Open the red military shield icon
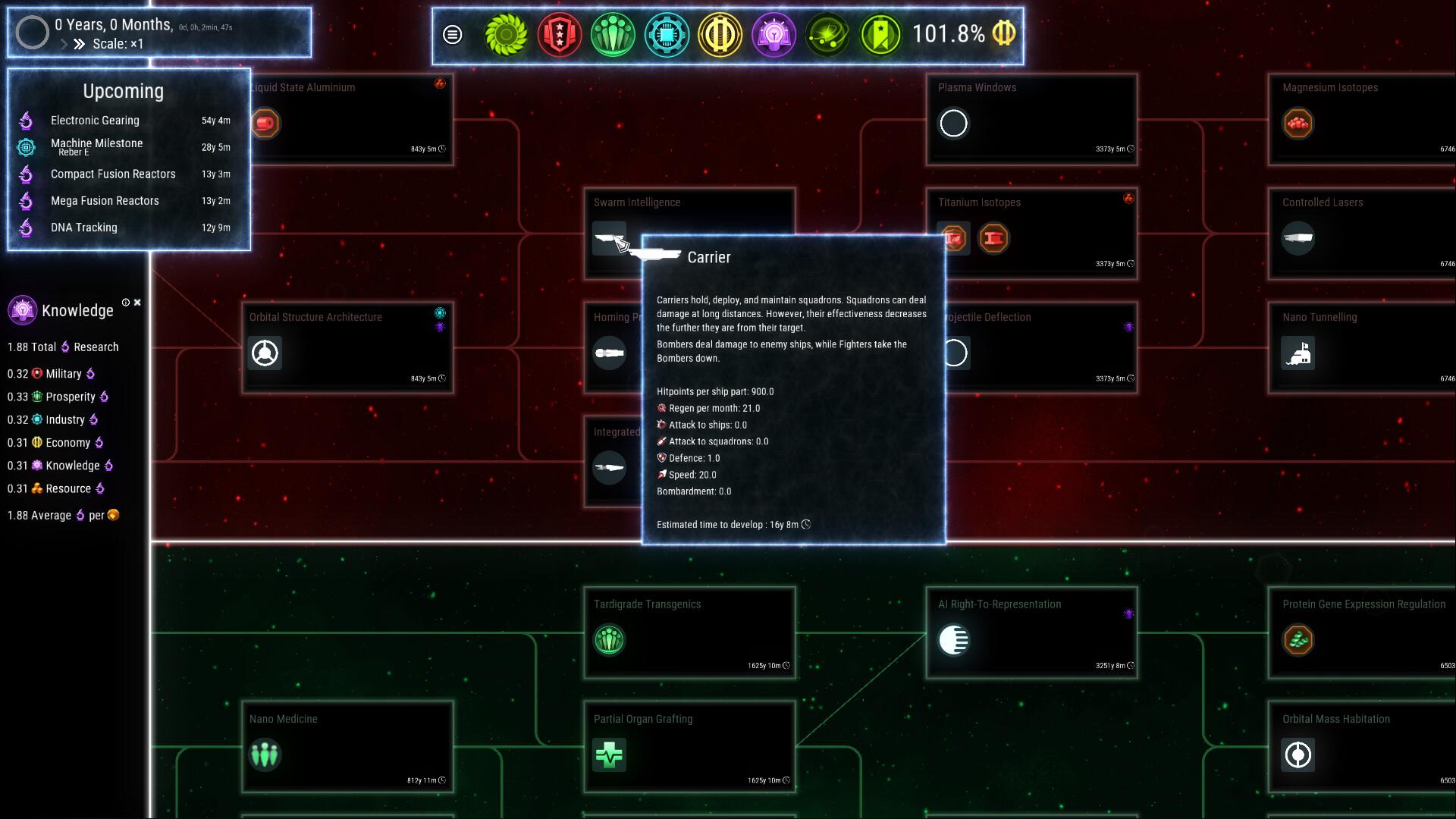 click(560, 34)
